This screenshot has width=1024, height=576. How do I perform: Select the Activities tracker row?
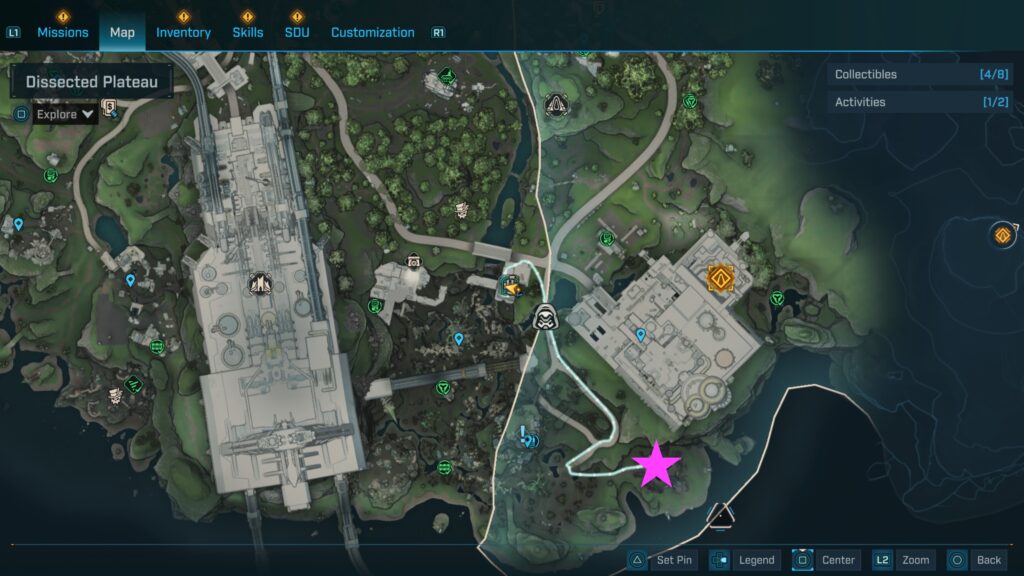(x=920, y=102)
